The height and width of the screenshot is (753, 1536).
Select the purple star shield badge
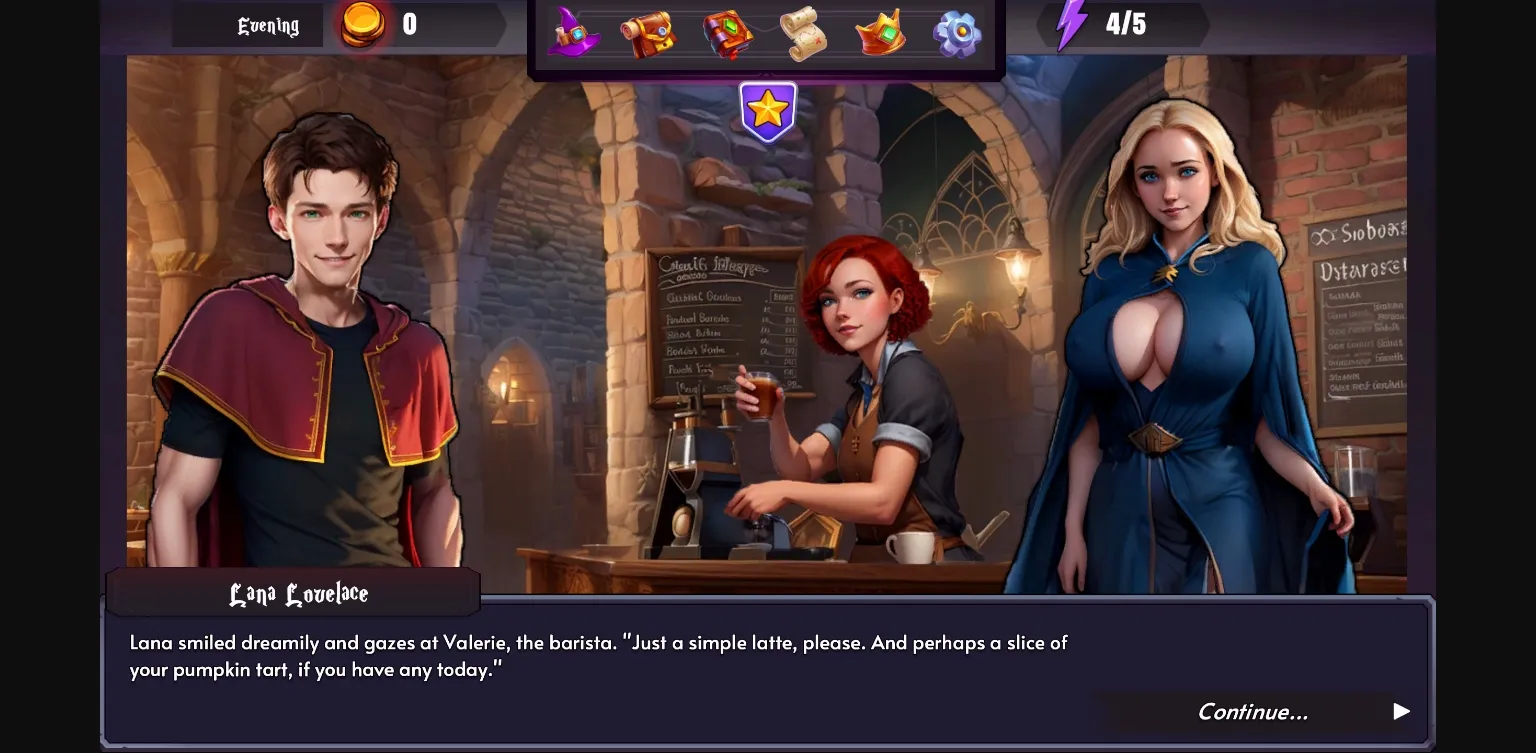pos(768,111)
